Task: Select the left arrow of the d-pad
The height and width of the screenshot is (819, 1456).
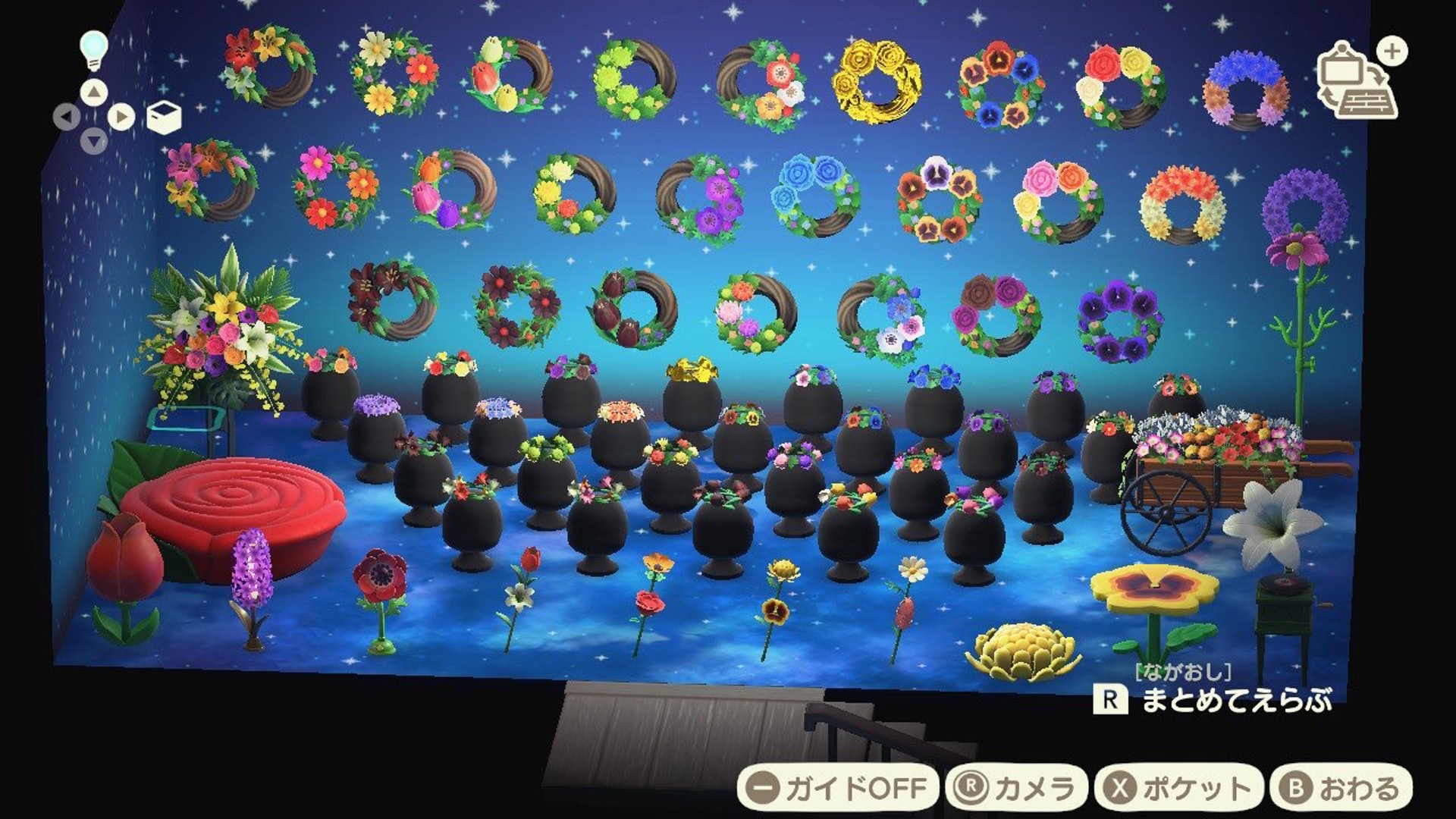Action: pos(67,118)
